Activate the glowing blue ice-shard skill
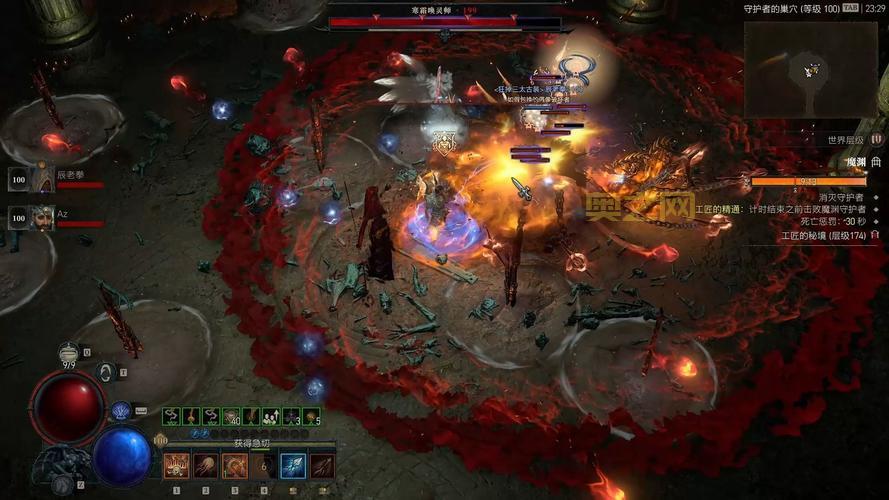889x500 pixels. pyautogui.click(x=293, y=465)
